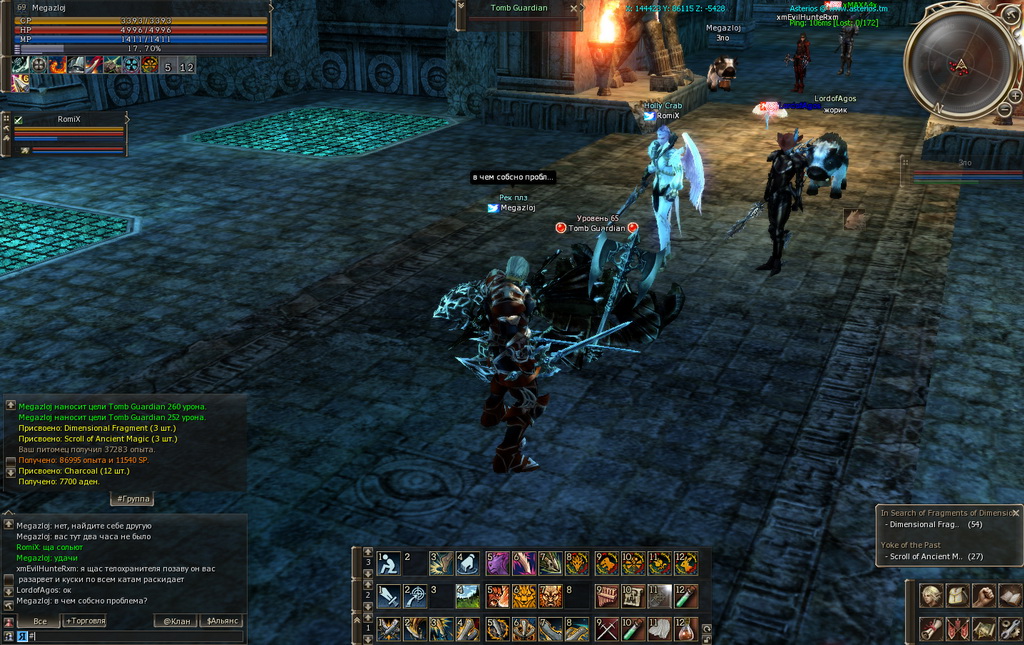Activate the crossed swords attack slot
This screenshot has height=645, width=1024.
coord(606,629)
